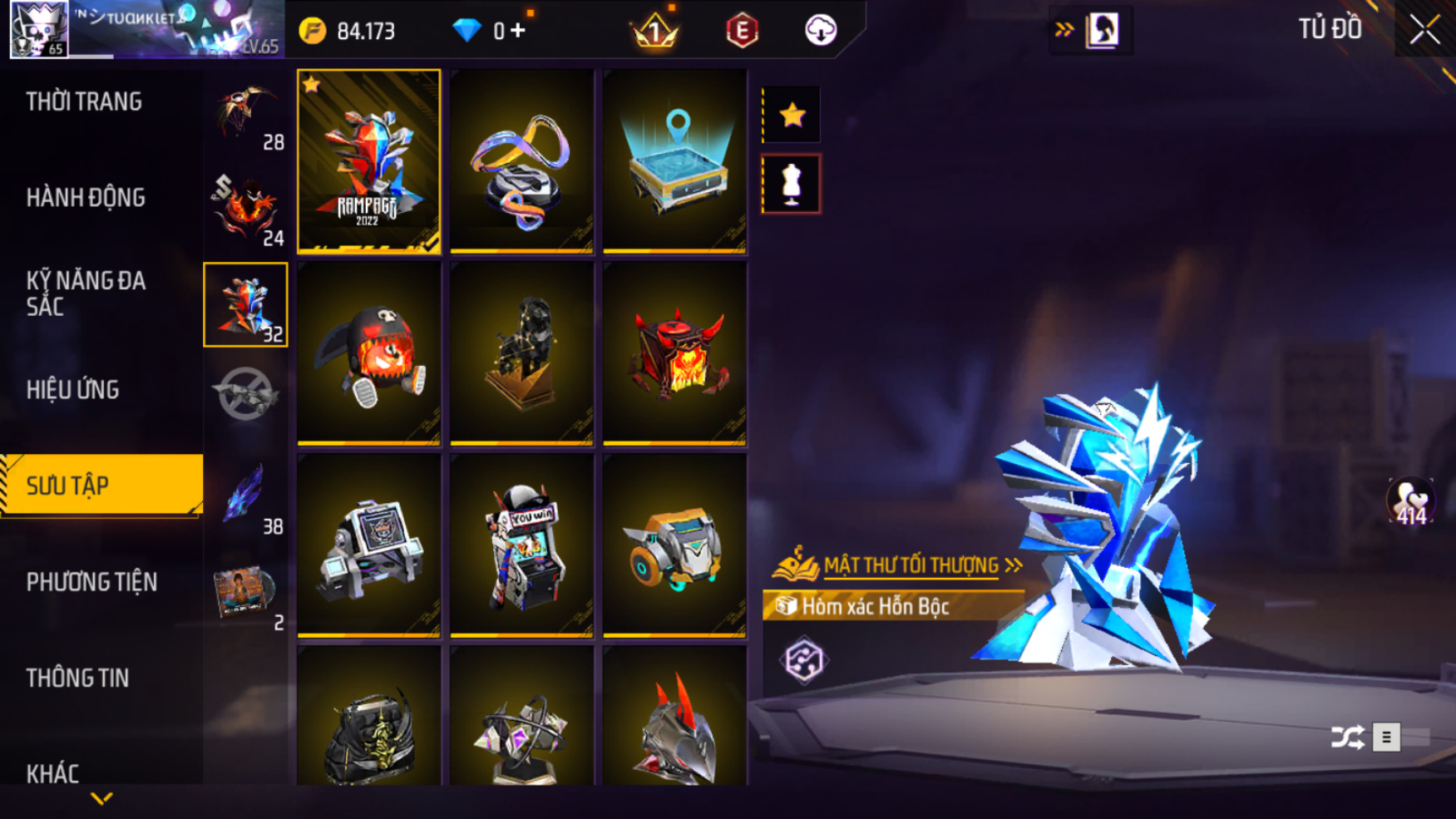This screenshot has width=1456, height=819.
Task: Pick the red horned demon crate
Action: pos(674,353)
